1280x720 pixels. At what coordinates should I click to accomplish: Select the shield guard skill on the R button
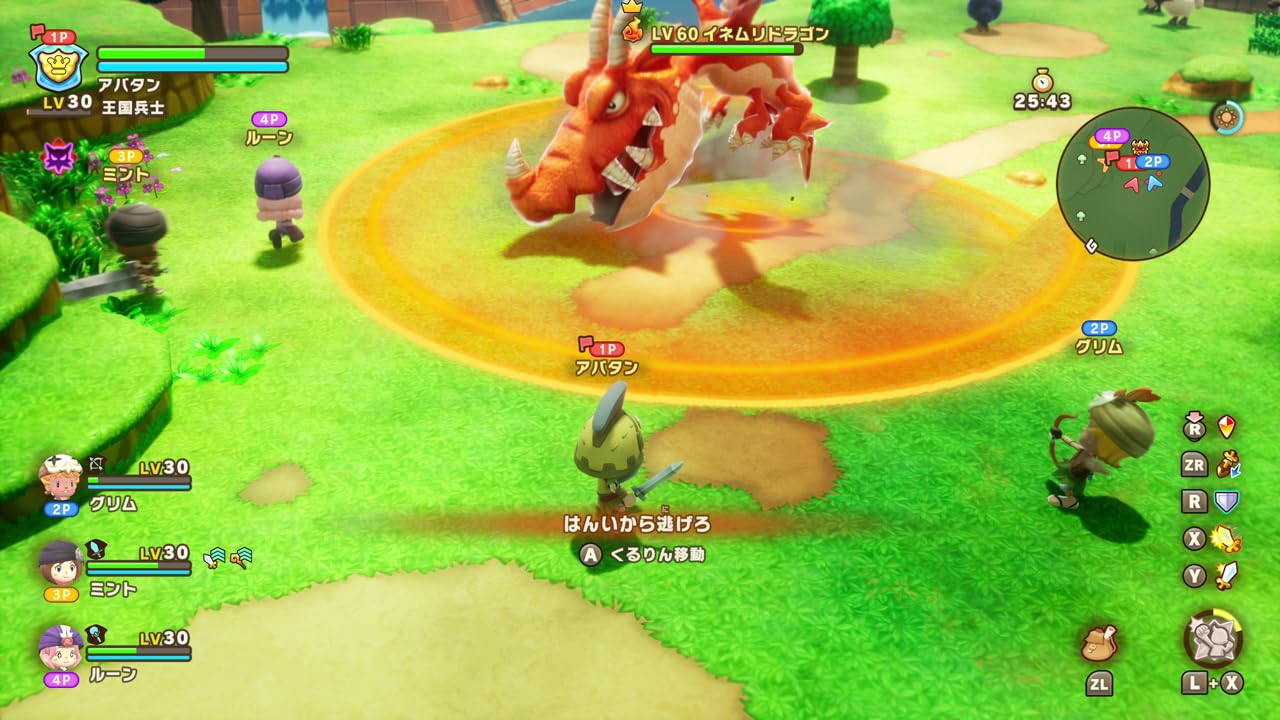point(1227,500)
